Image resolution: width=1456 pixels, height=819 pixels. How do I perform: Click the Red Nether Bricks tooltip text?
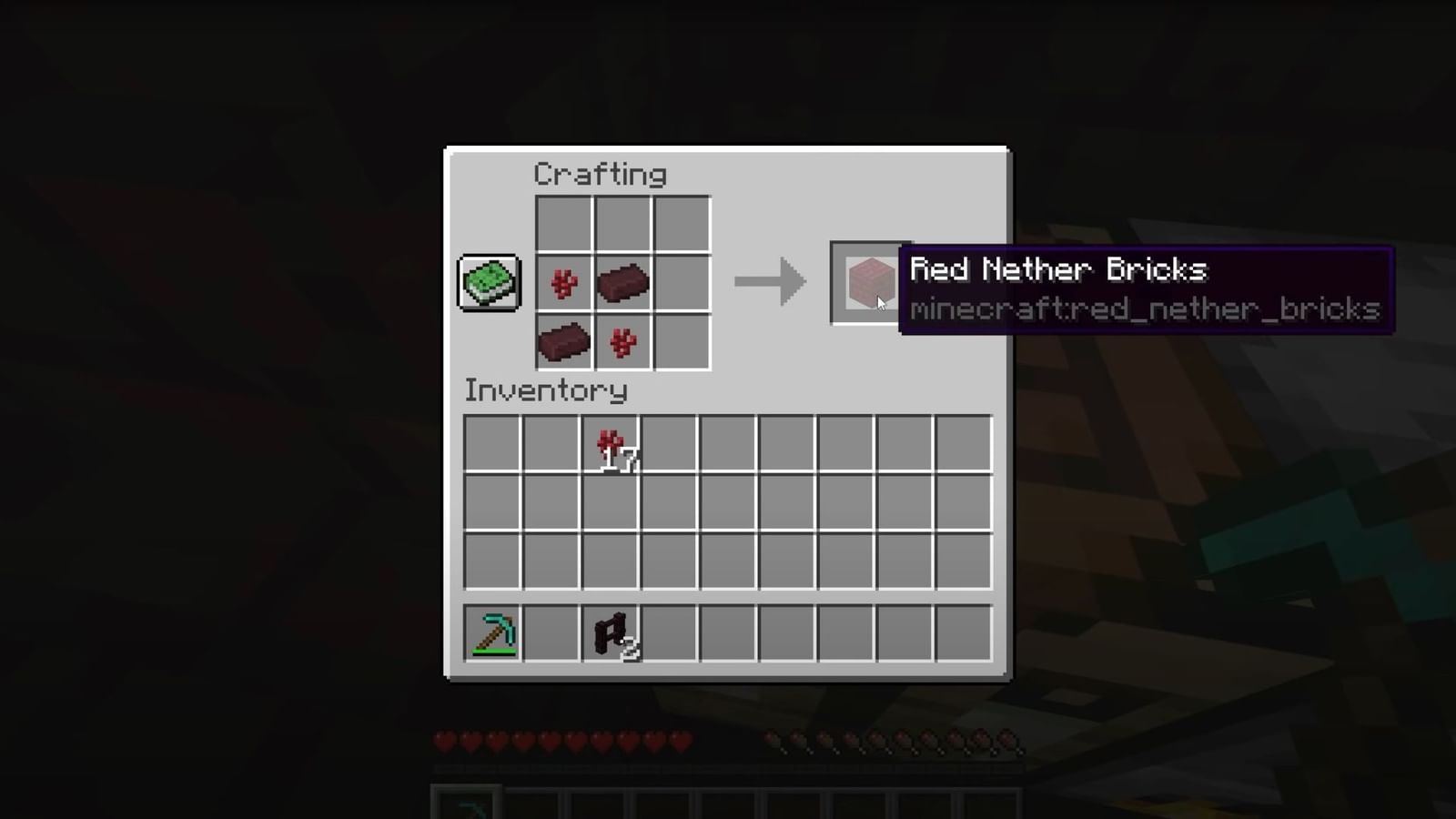tap(1058, 269)
